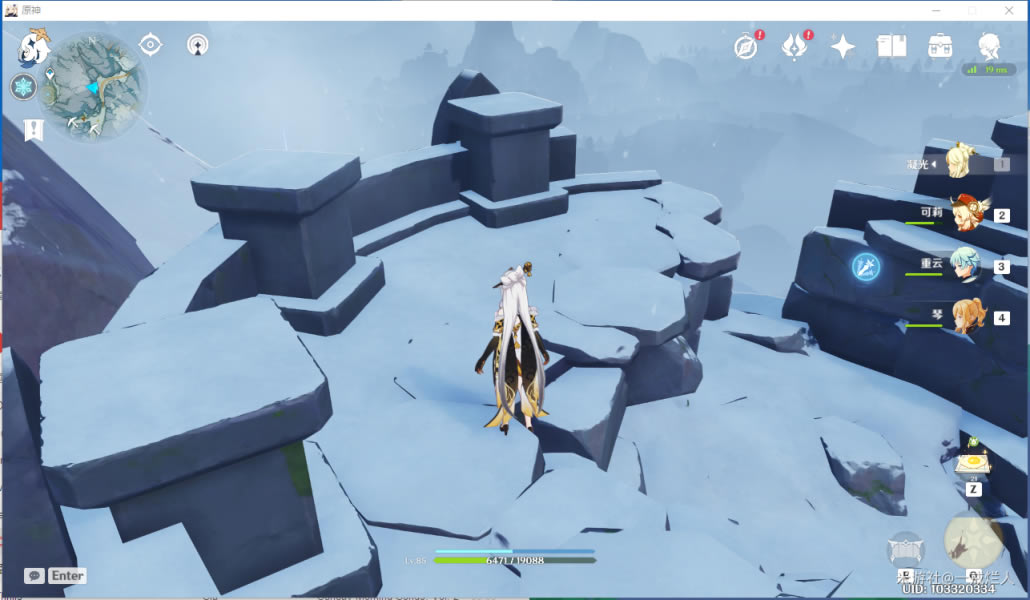Switch to party member 可莉
This screenshot has height=600, width=1030.
(965, 214)
